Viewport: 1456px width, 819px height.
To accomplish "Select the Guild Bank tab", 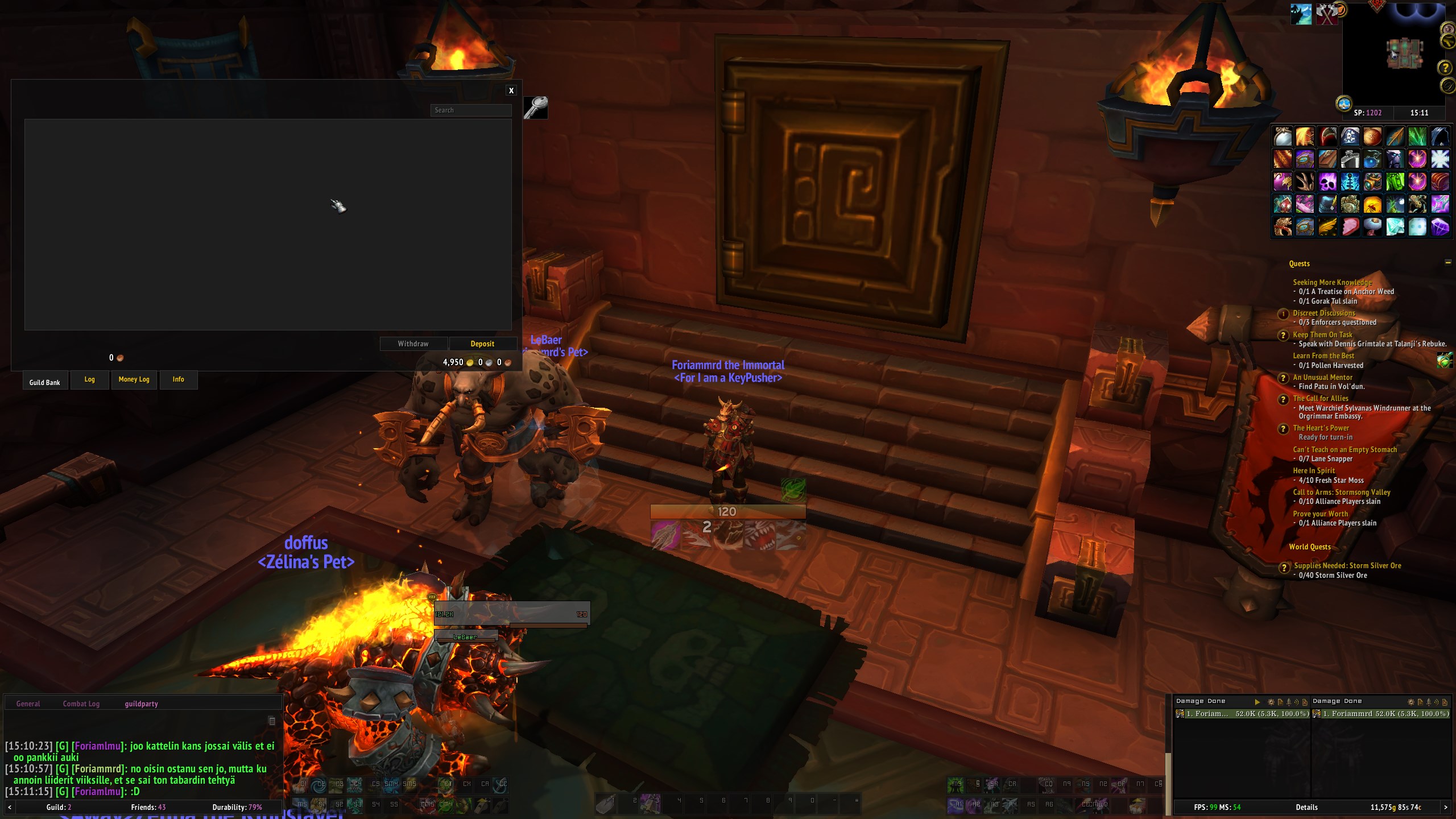I will 45,382.
